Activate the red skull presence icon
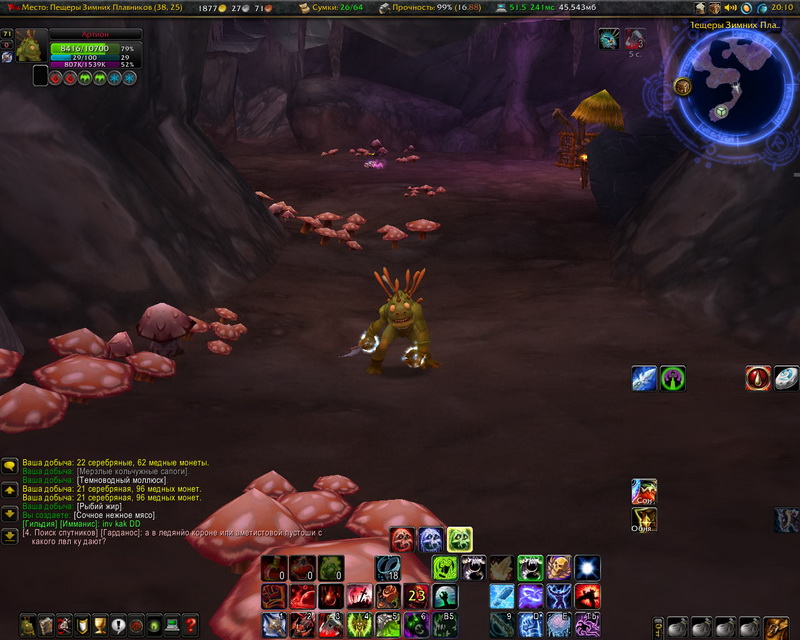The image size is (800, 640). pyautogui.click(x=403, y=540)
